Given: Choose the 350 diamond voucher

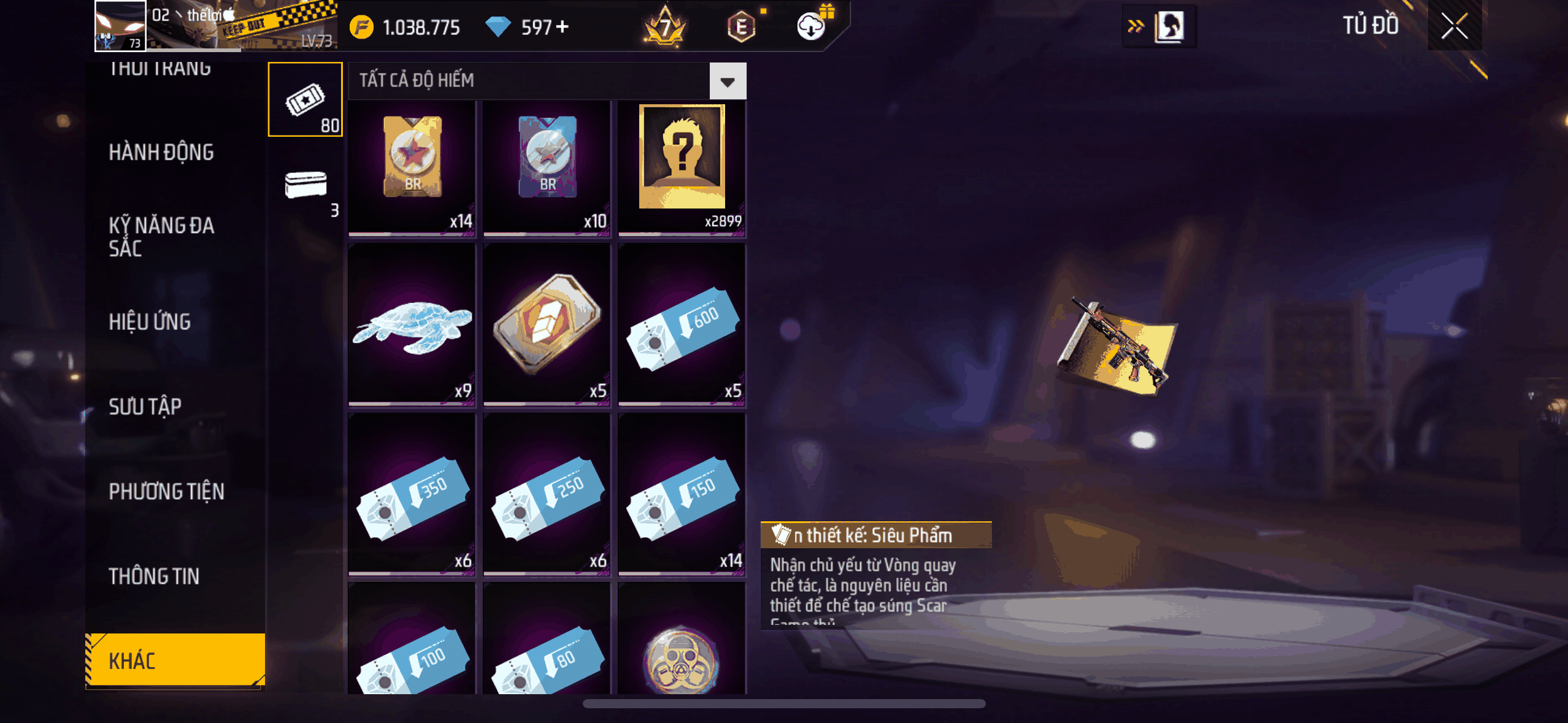Looking at the screenshot, I should coord(412,494).
